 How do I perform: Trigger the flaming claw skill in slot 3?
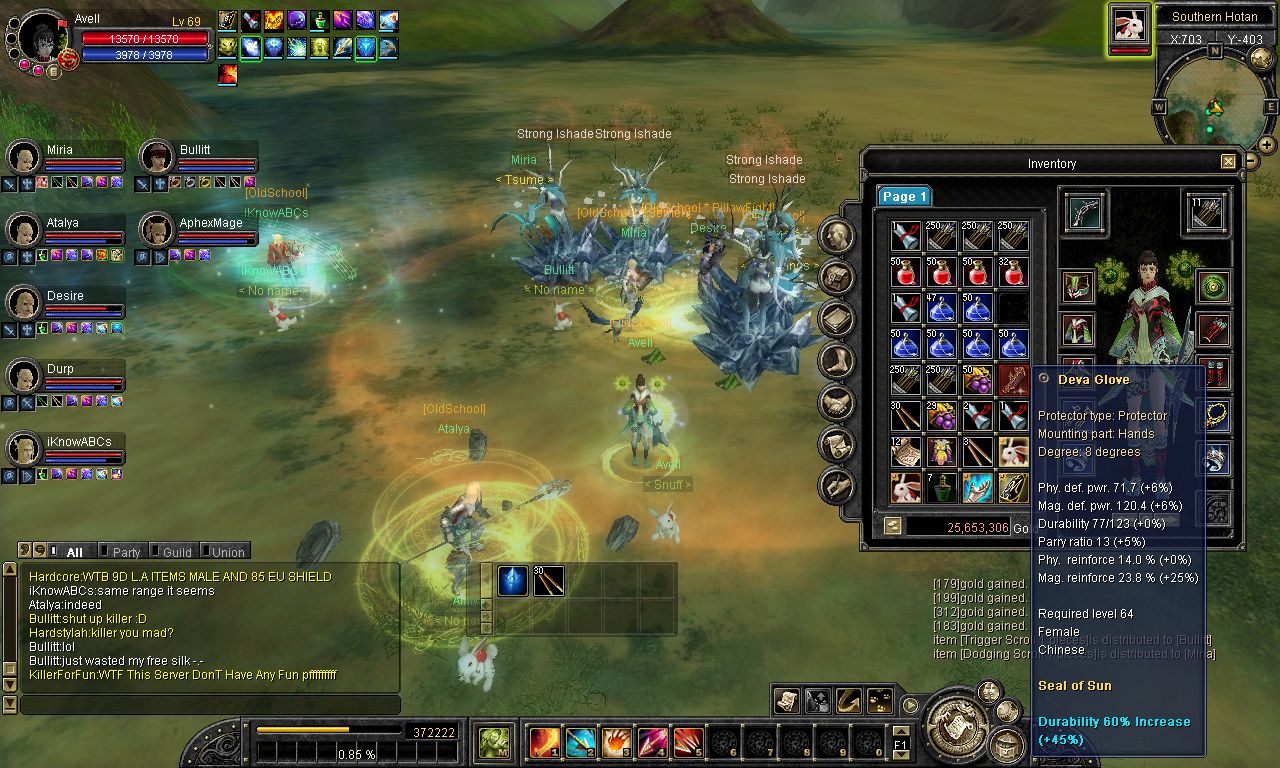point(616,743)
